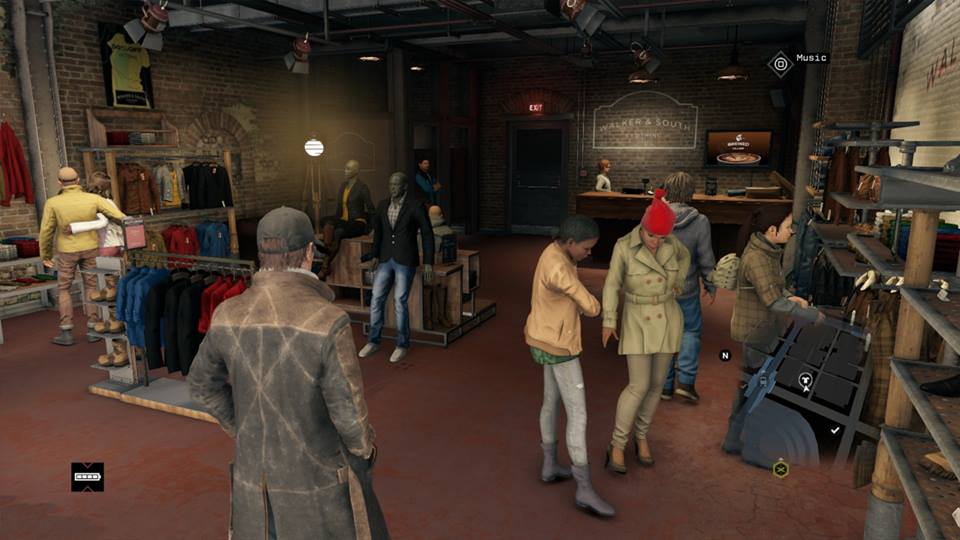Click the north compass N marker

click(725, 355)
